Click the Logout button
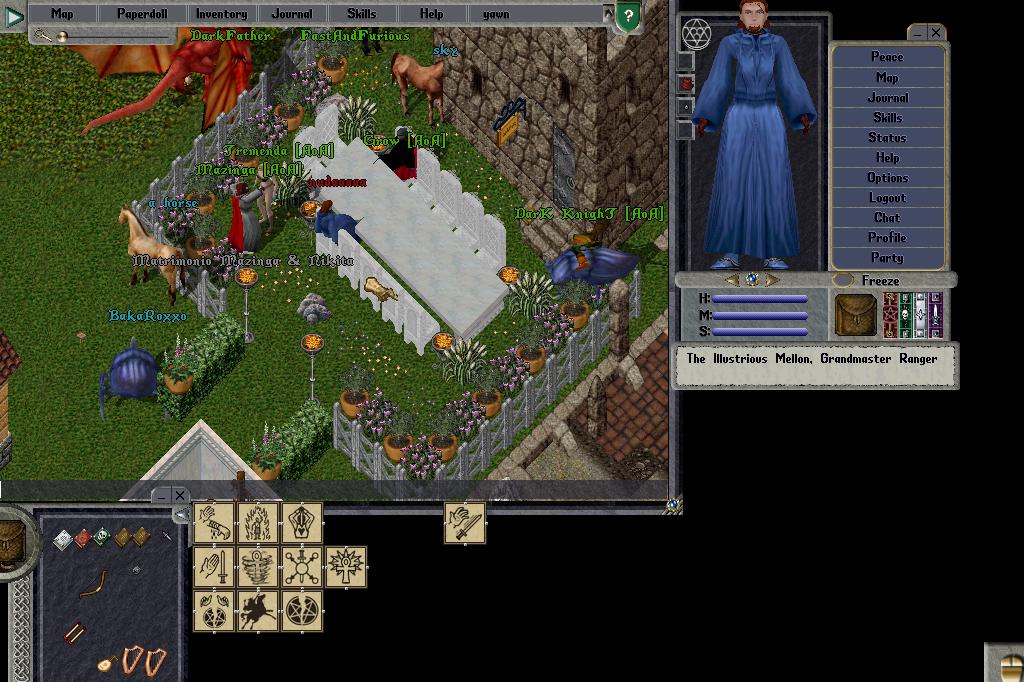1024x682 pixels. [x=887, y=197]
